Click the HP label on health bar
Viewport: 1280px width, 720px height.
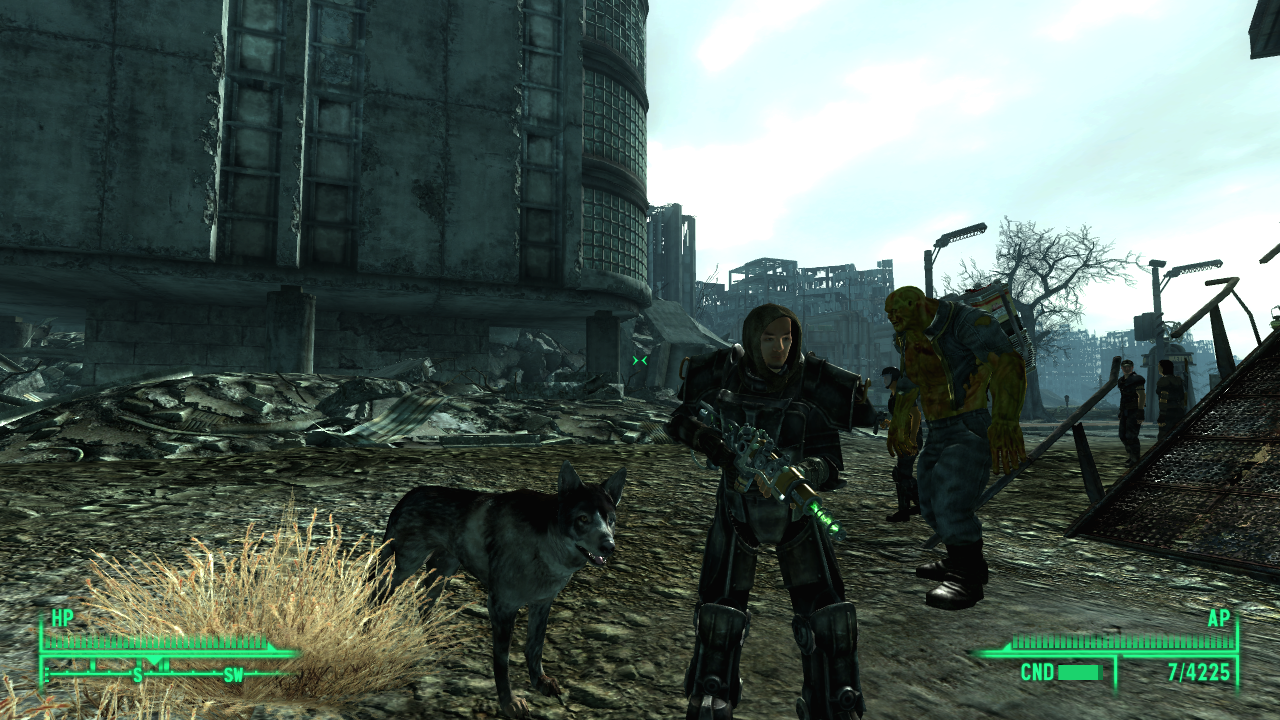tap(63, 615)
